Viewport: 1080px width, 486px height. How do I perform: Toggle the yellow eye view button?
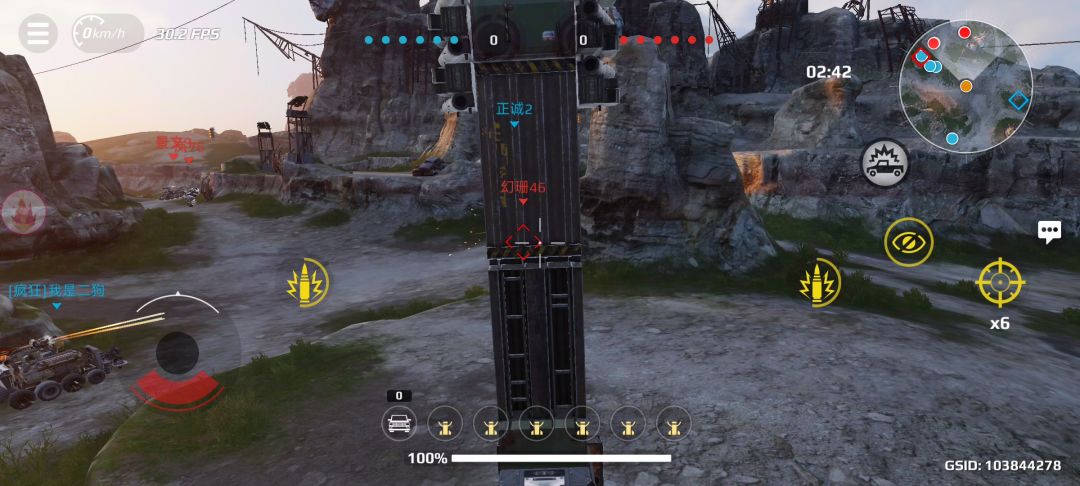pyautogui.click(x=908, y=242)
